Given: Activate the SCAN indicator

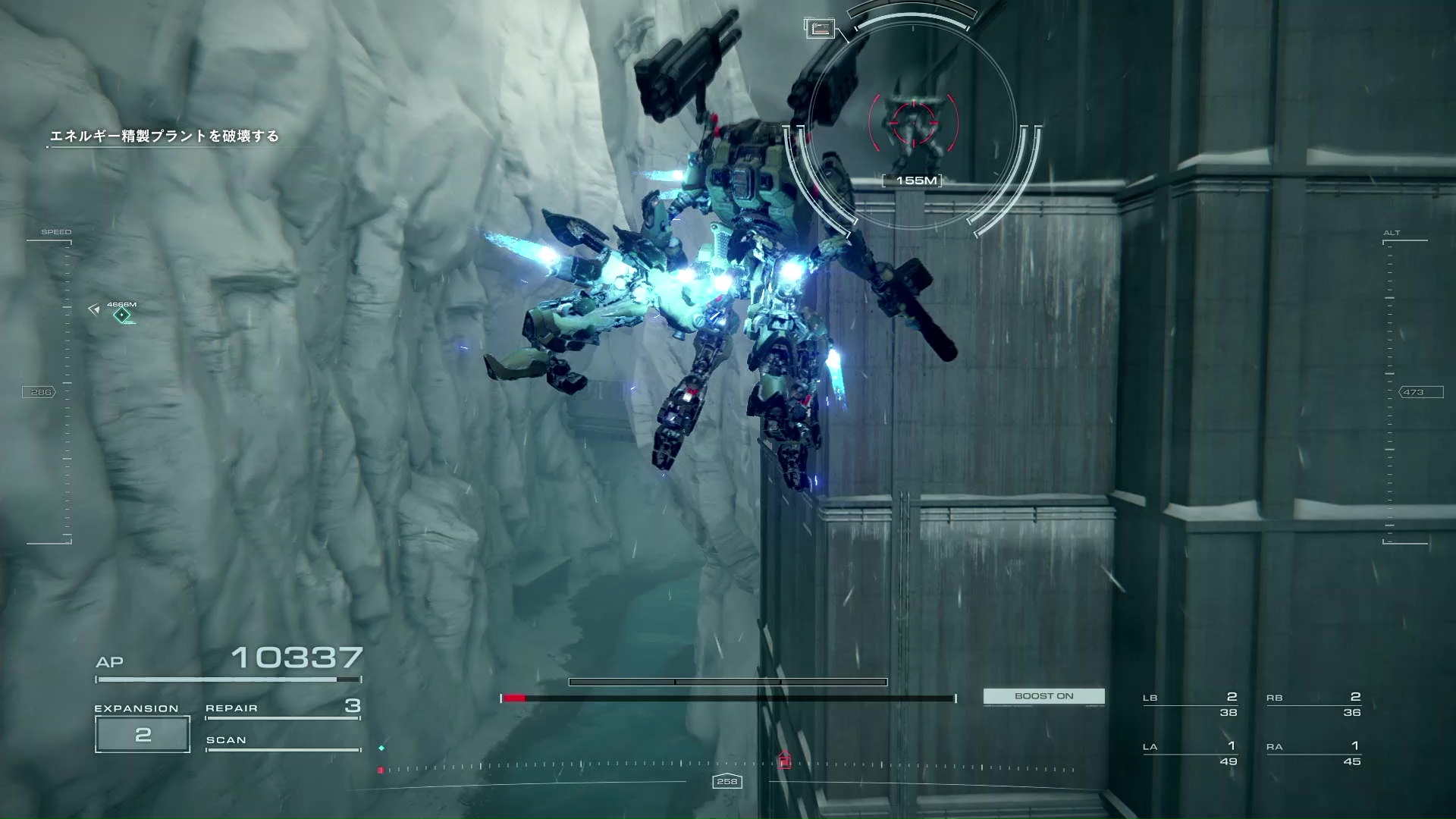Looking at the screenshot, I should pos(282,742).
